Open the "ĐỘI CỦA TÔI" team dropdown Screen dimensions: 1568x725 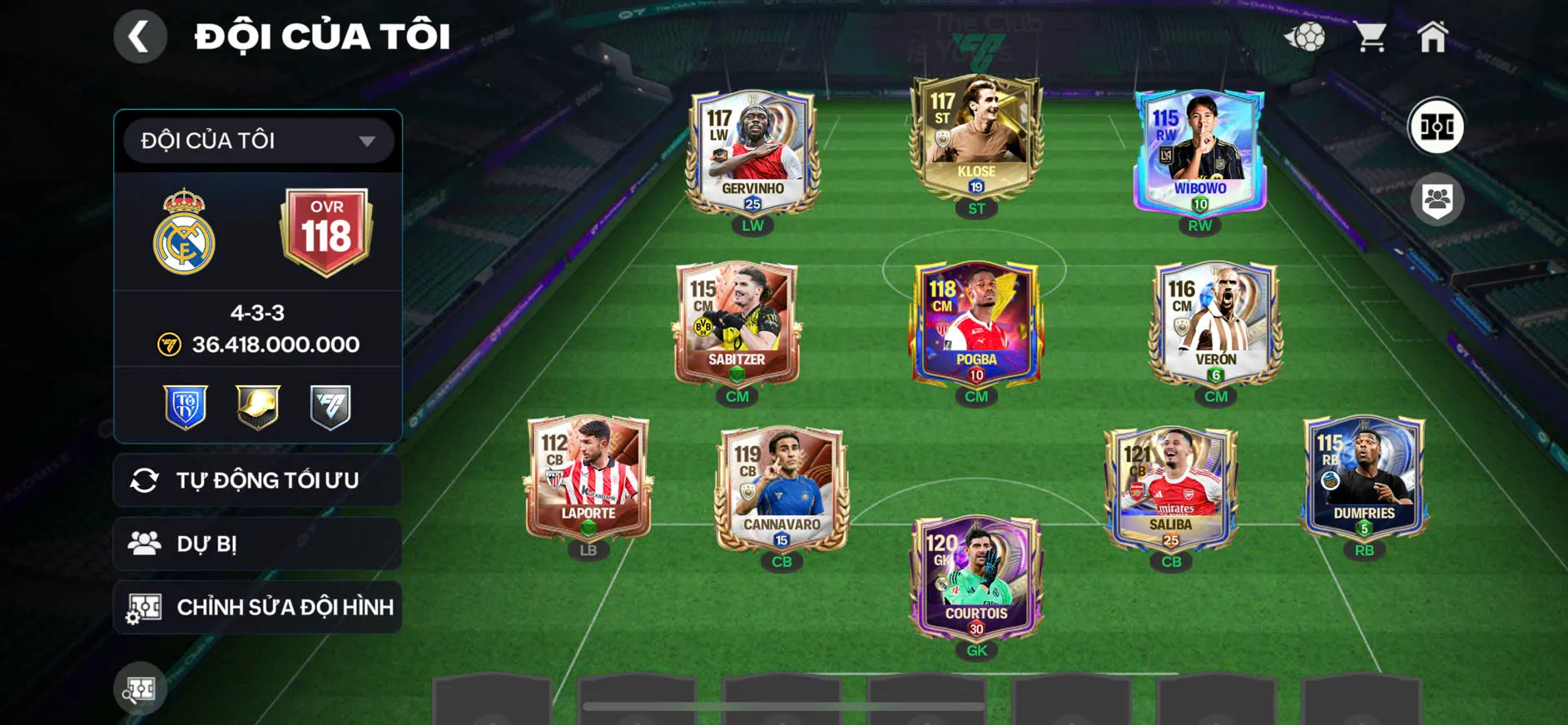tap(256, 140)
